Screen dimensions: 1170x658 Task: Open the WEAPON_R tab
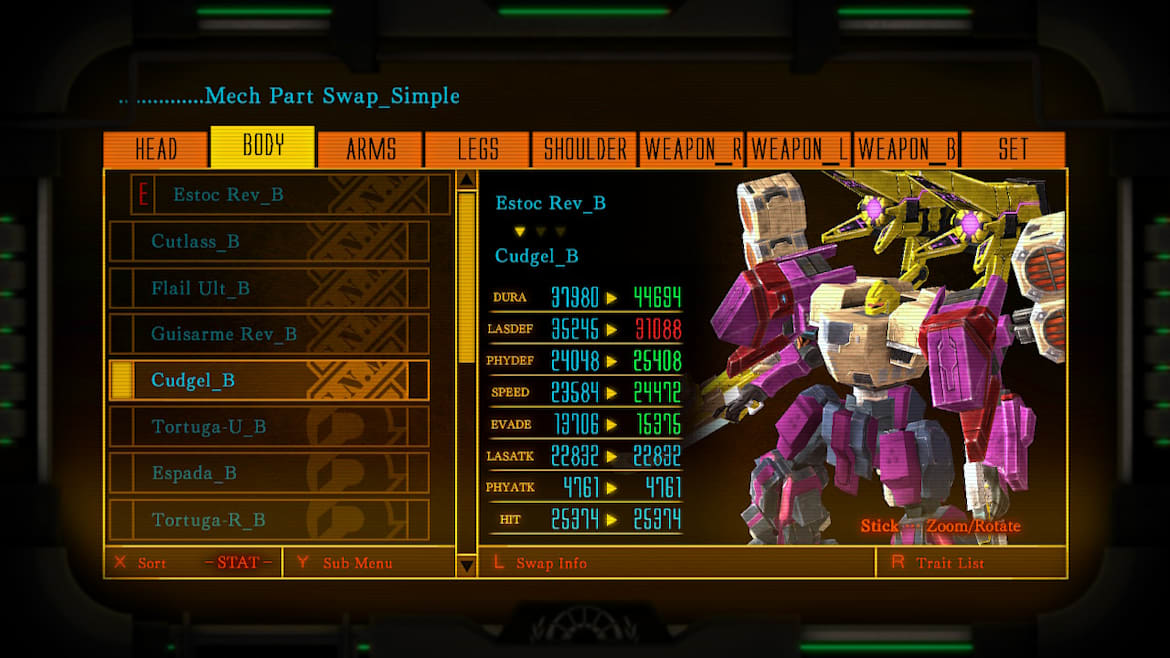click(x=692, y=150)
